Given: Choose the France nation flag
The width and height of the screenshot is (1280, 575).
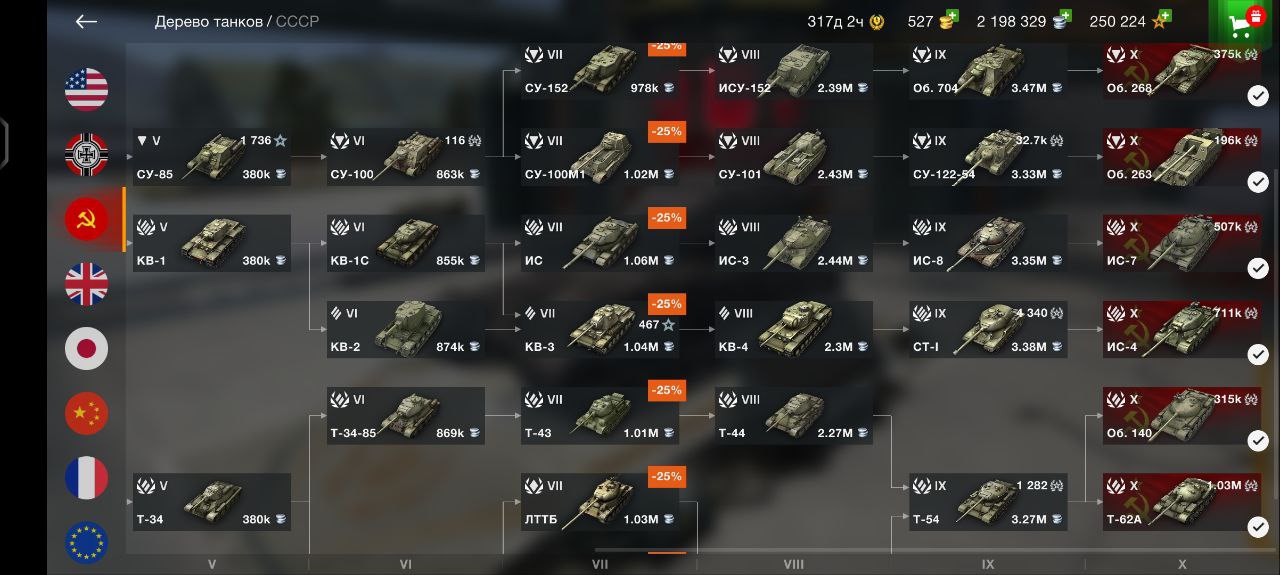Looking at the screenshot, I should (87, 478).
